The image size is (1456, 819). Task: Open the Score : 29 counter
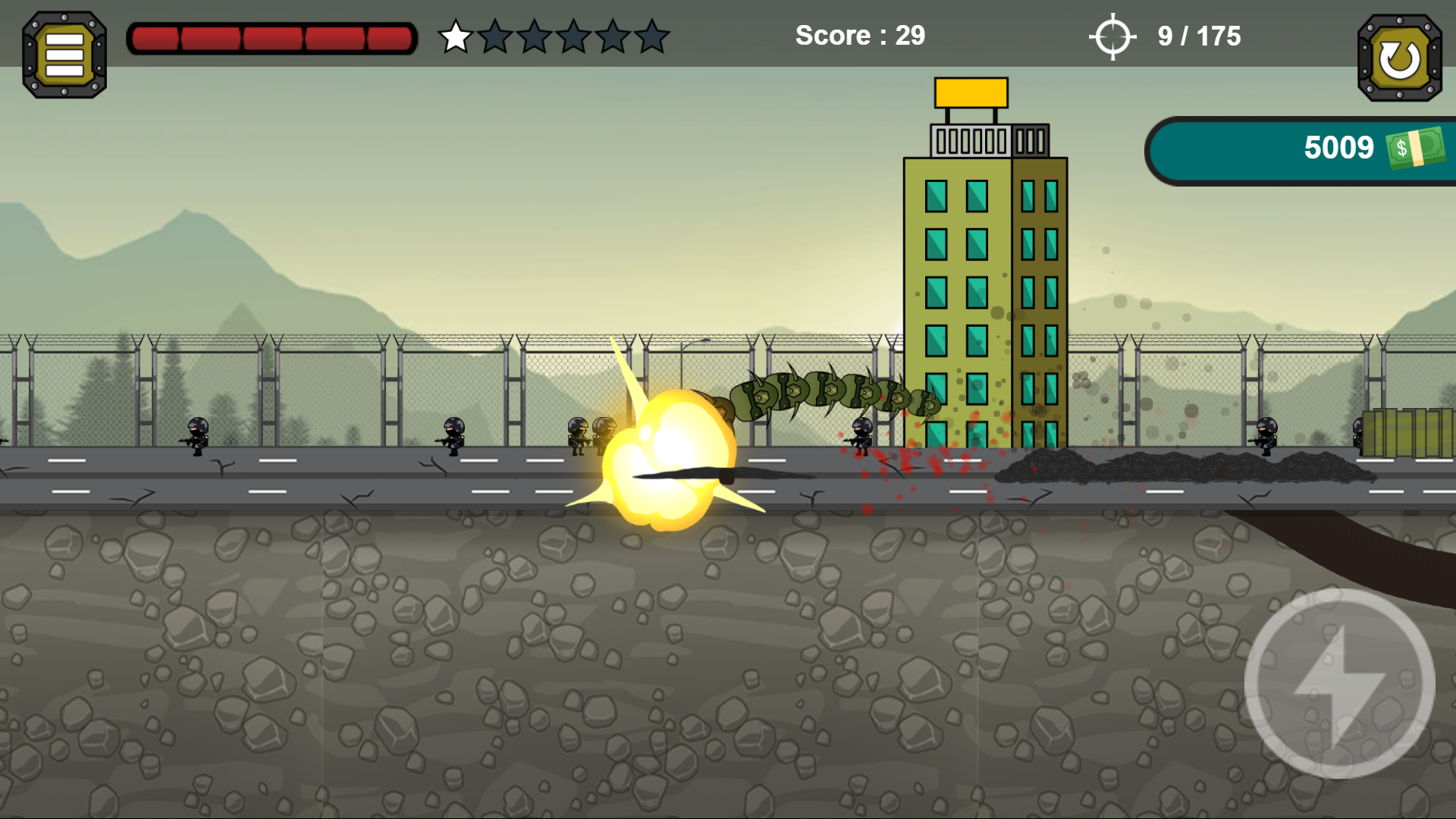coord(859,35)
